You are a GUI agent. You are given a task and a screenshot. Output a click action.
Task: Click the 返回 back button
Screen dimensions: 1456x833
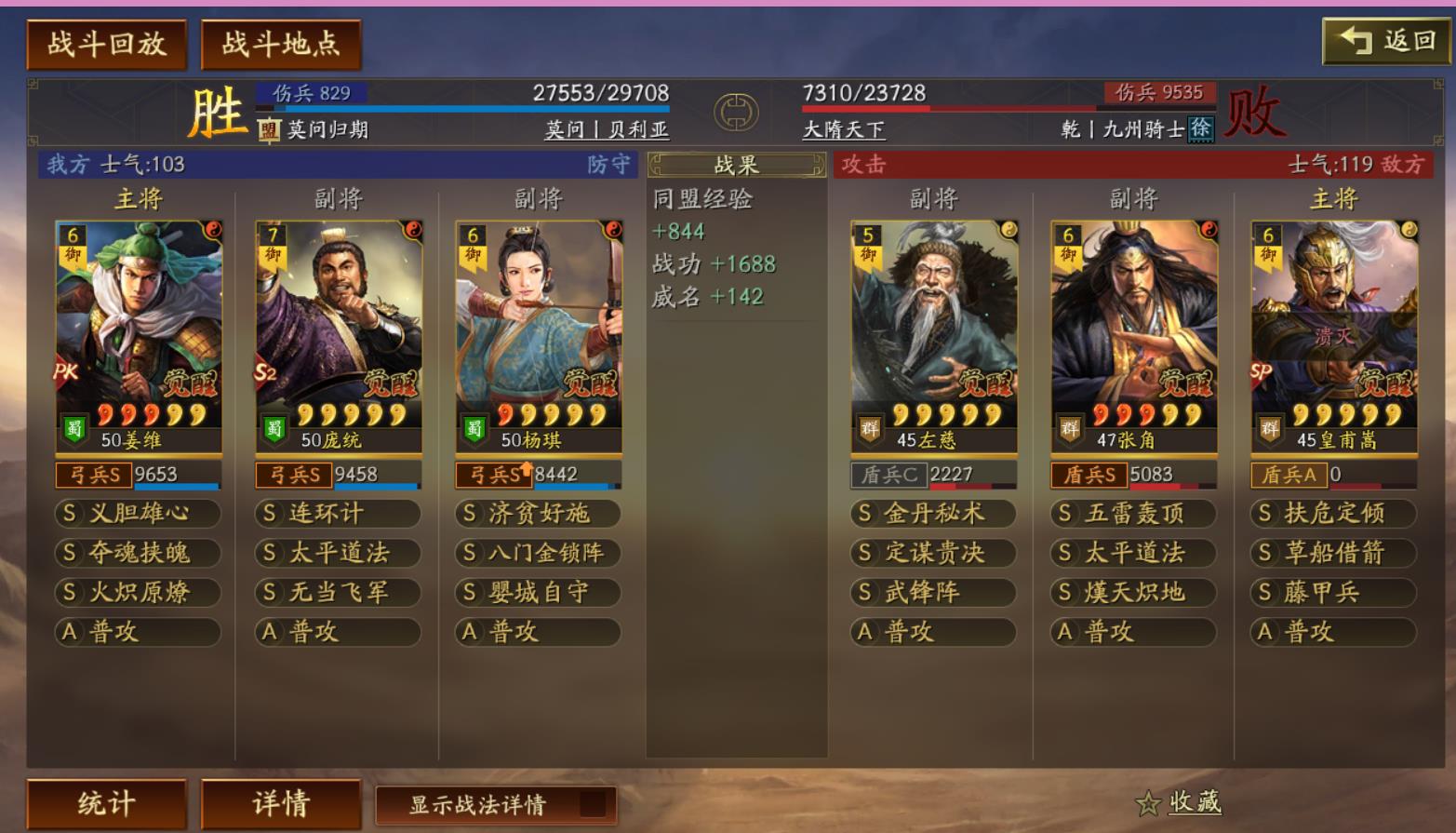click(x=1385, y=41)
